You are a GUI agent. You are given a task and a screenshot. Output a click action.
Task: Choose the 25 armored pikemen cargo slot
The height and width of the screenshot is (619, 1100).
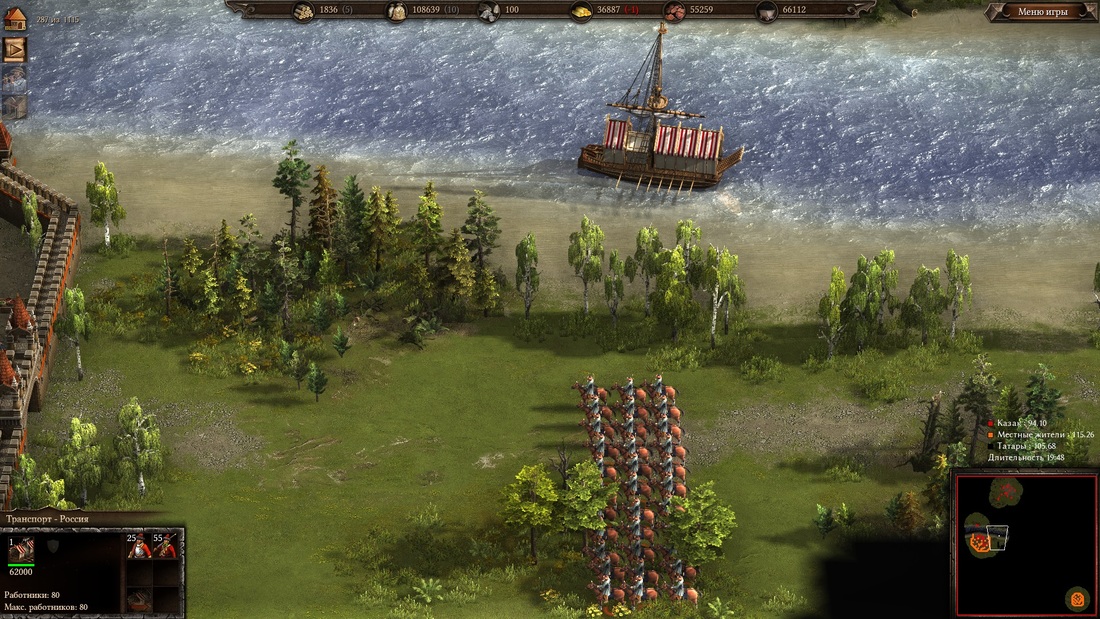(138, 545)
